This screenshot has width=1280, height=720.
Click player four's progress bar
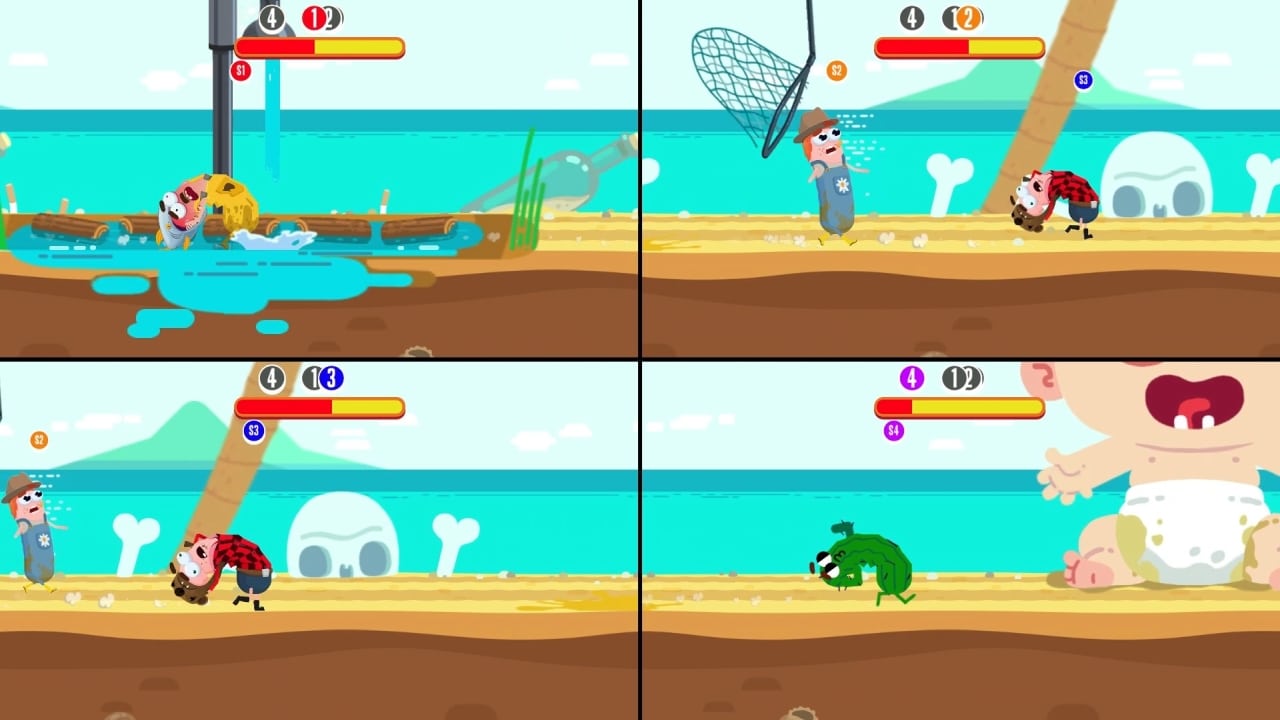point(959,407)
